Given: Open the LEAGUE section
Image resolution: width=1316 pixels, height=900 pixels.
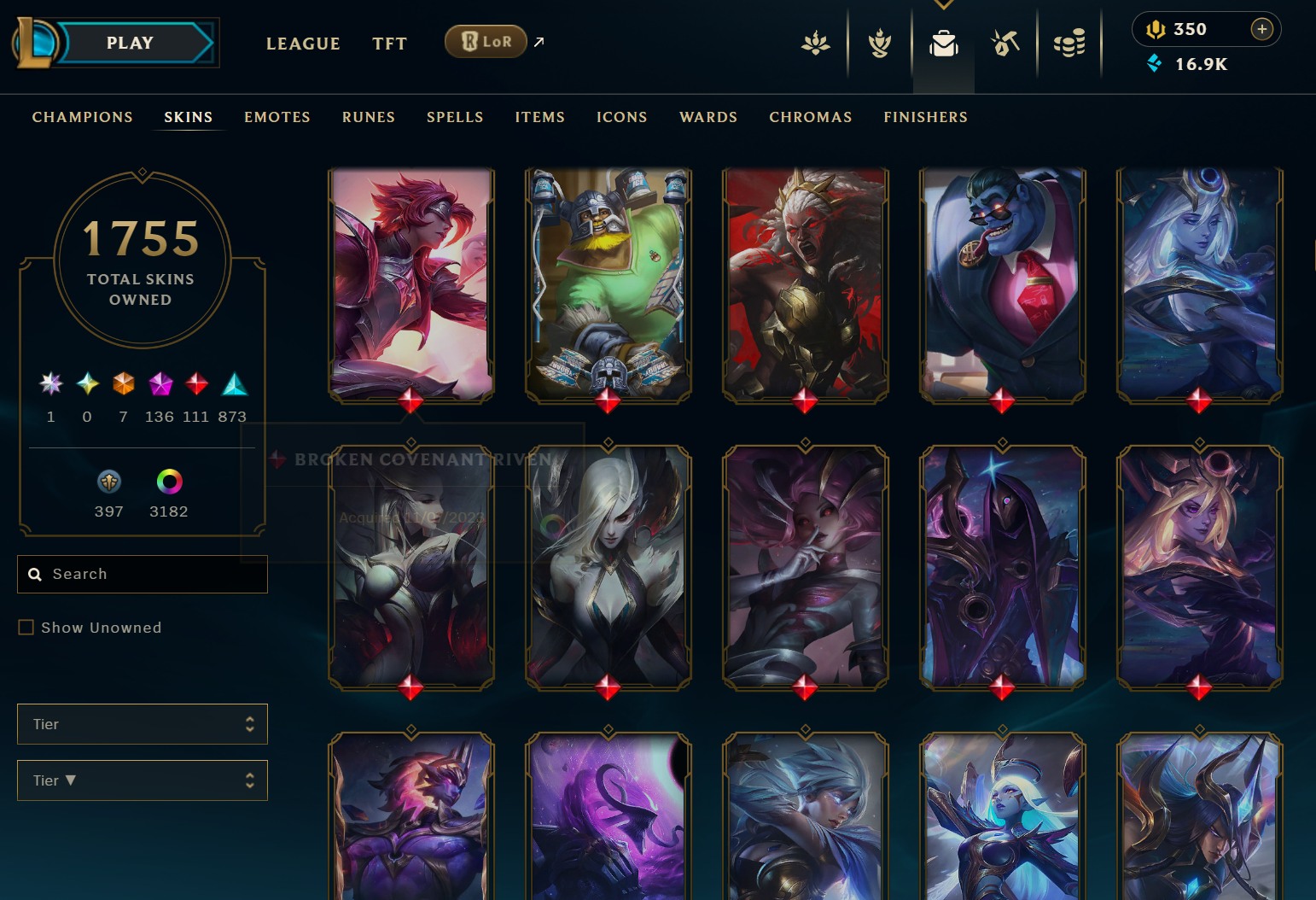Looking at the screenshot, I should click(x=303, y=44).
